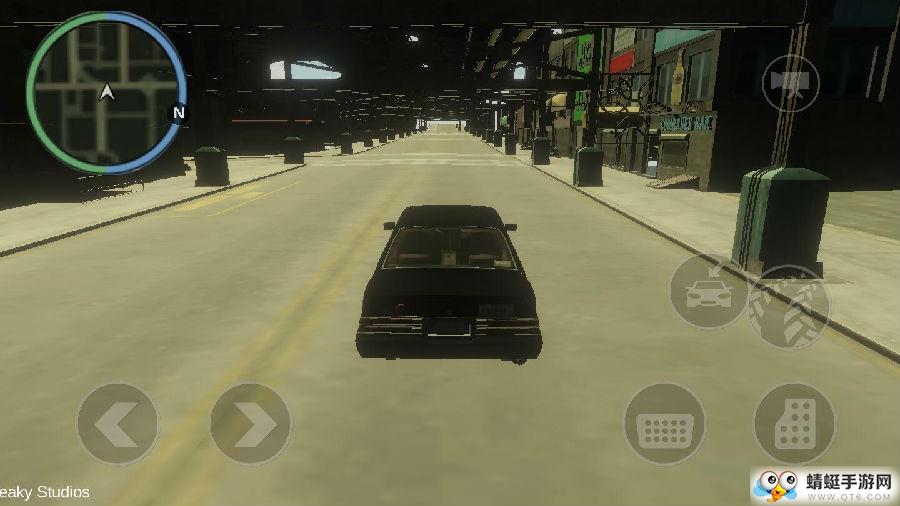Hit the brake pedal button
Screen dimensions: 900x506
665,424
